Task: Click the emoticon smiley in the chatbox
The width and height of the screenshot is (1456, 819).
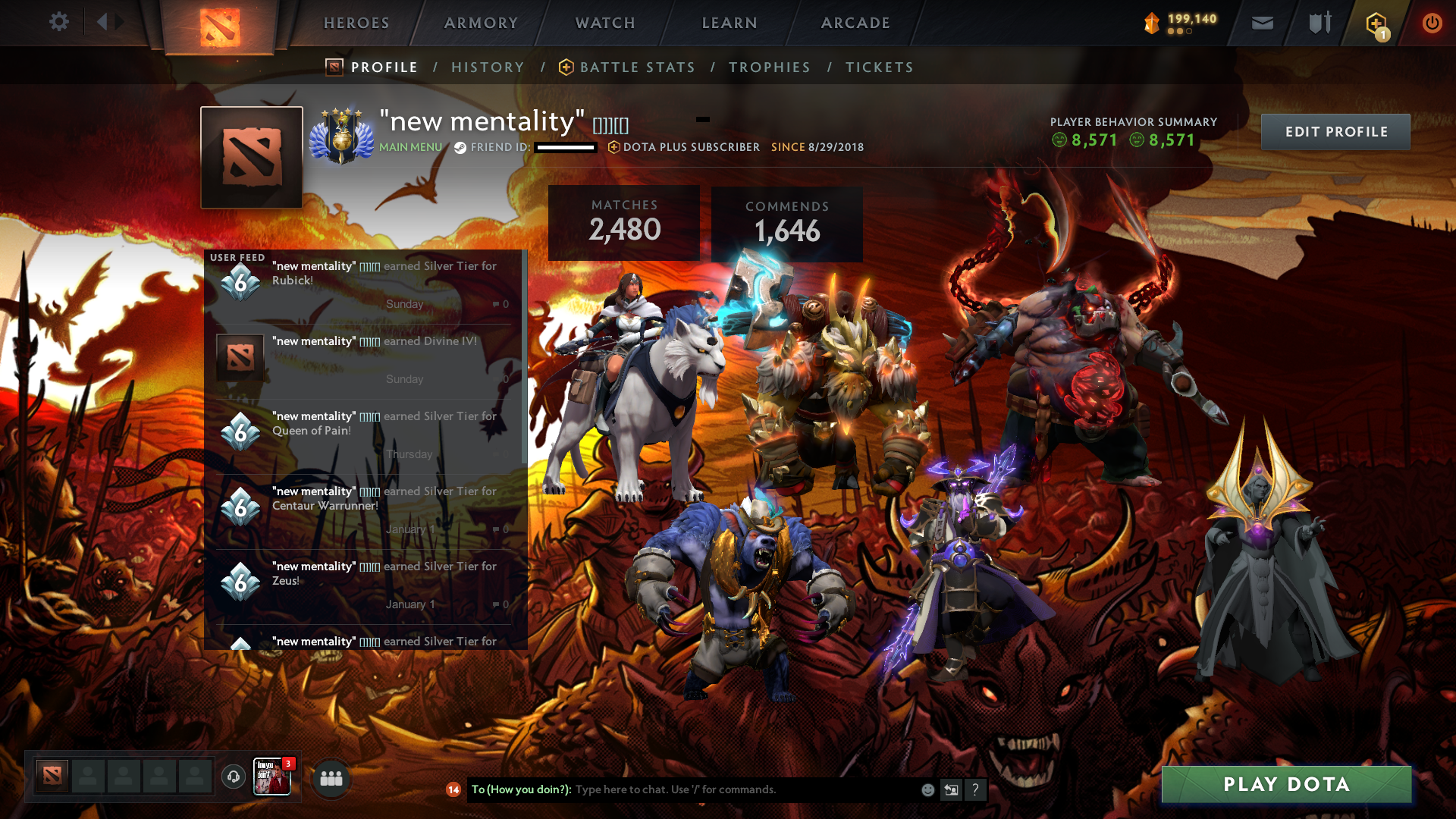Action: (x=927, y=789)
